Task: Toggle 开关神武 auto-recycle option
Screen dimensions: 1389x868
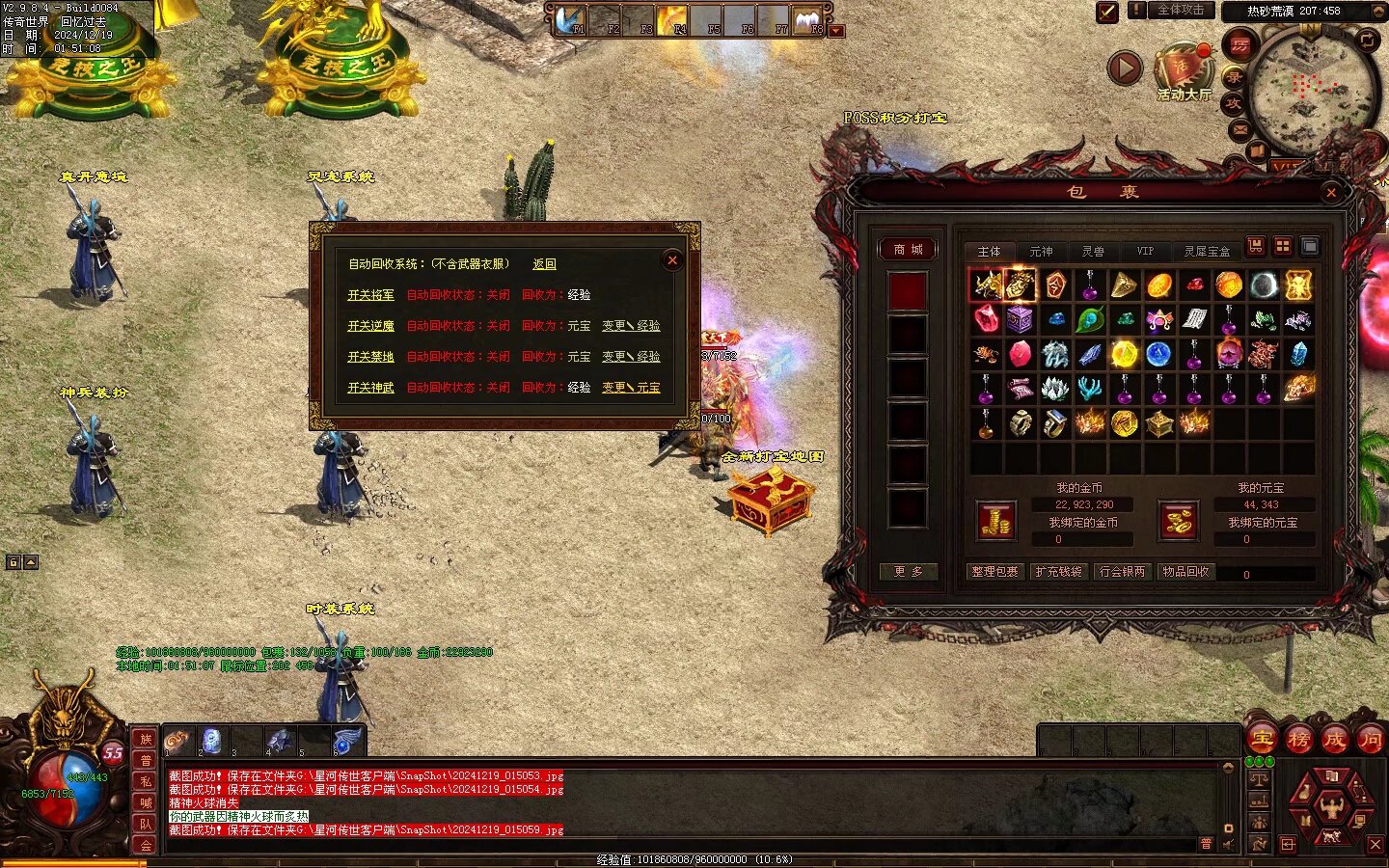Action: pyautogui.click(x=370, y=388)
